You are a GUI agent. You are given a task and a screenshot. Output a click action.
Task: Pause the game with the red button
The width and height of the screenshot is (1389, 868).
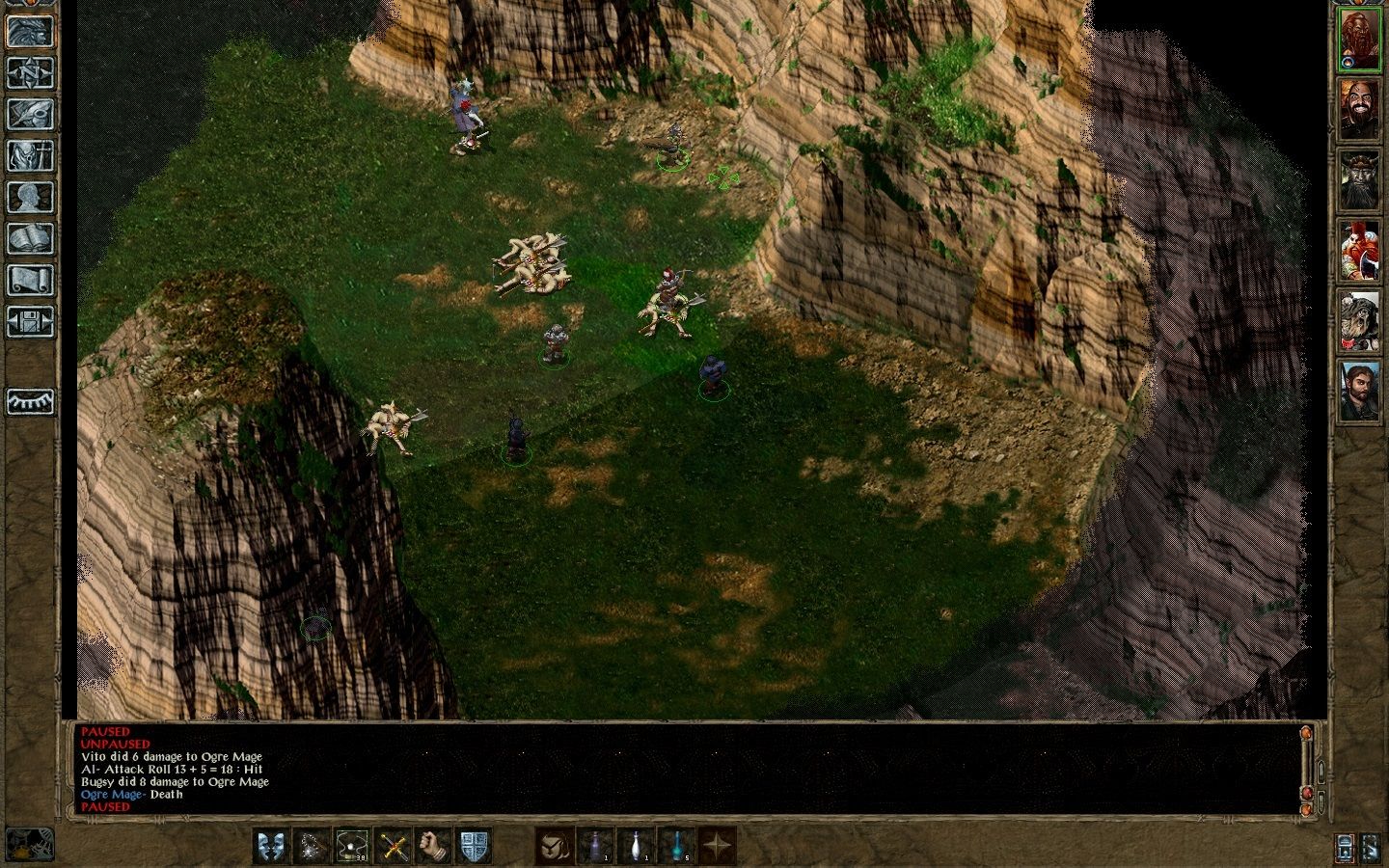pos(1307,793)
